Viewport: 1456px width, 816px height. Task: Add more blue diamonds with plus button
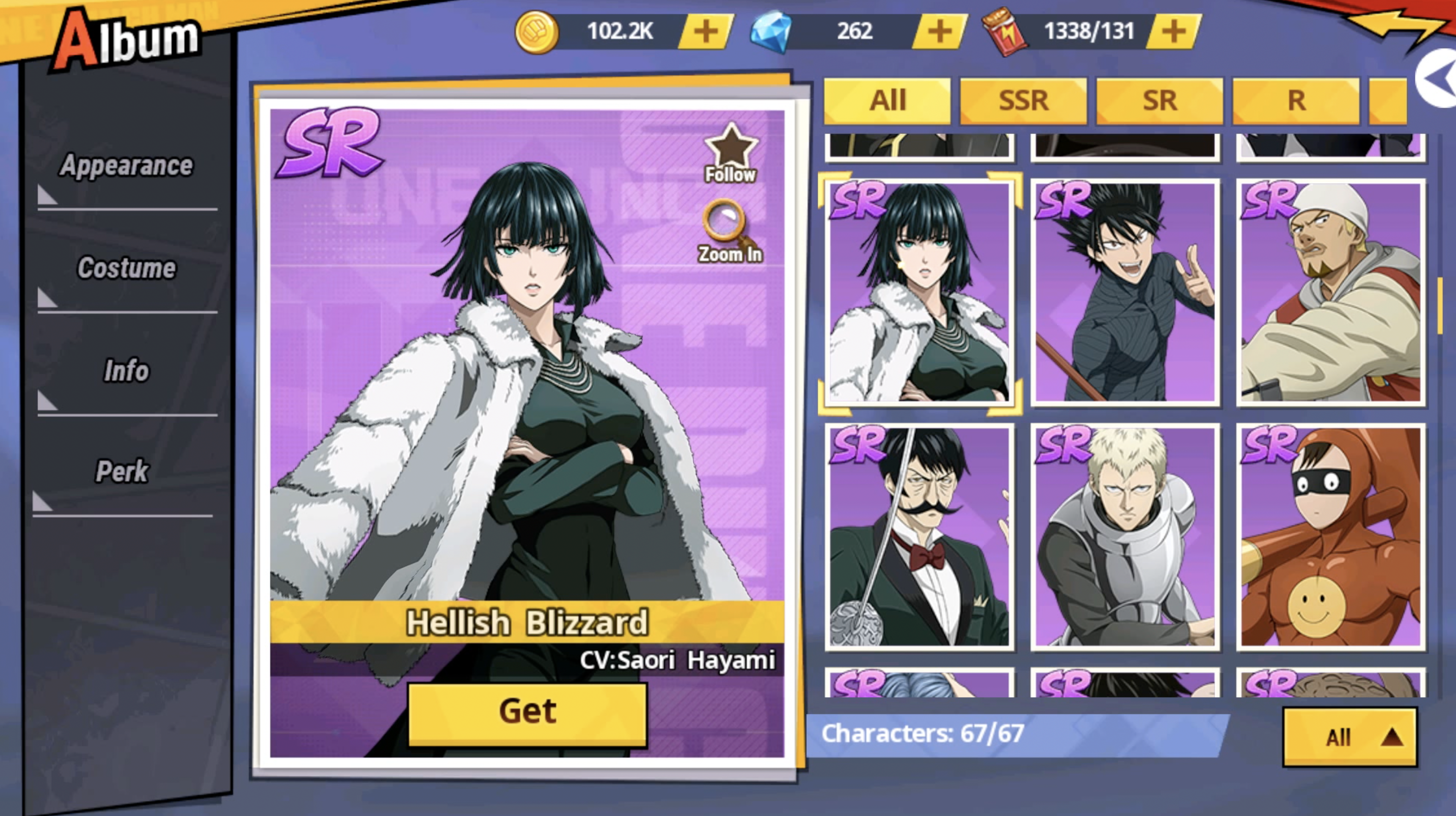939,31
